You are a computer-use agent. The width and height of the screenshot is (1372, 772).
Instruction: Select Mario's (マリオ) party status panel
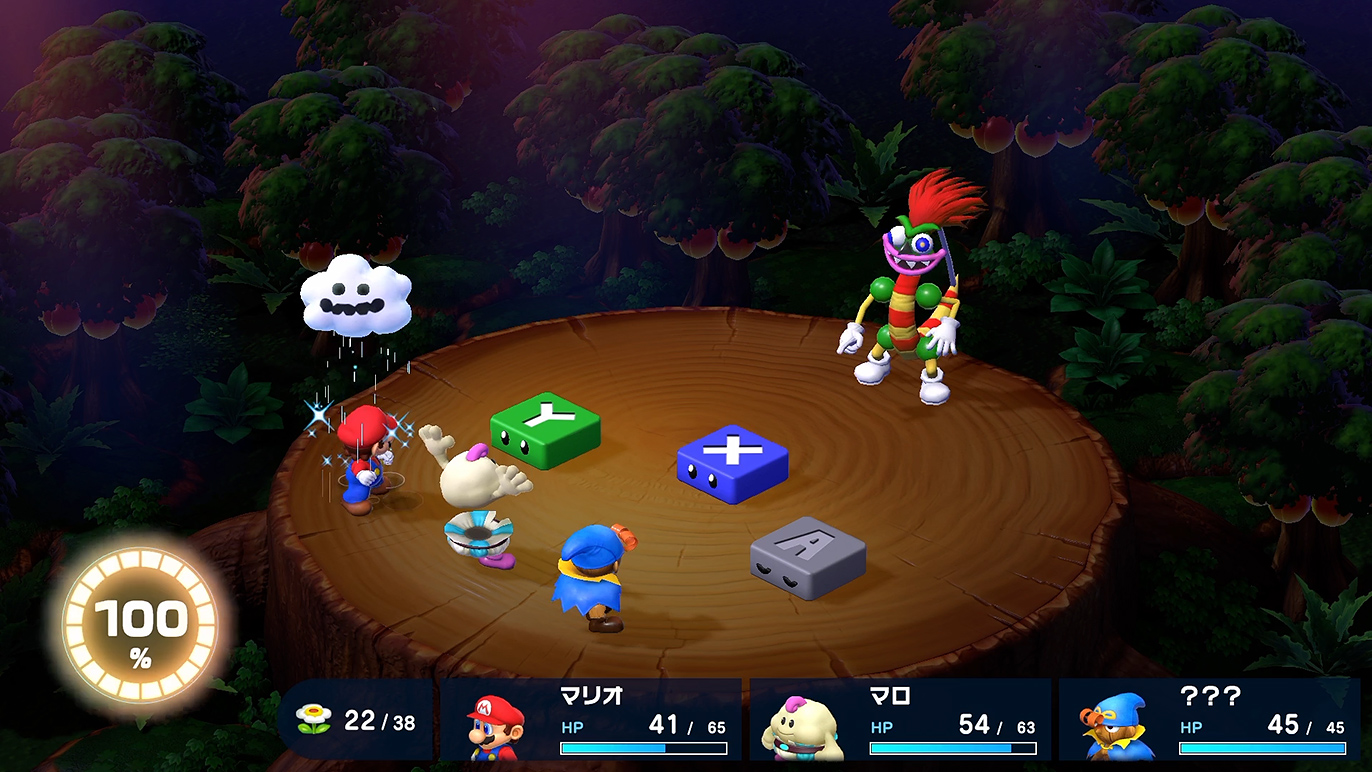pos(591,720)
